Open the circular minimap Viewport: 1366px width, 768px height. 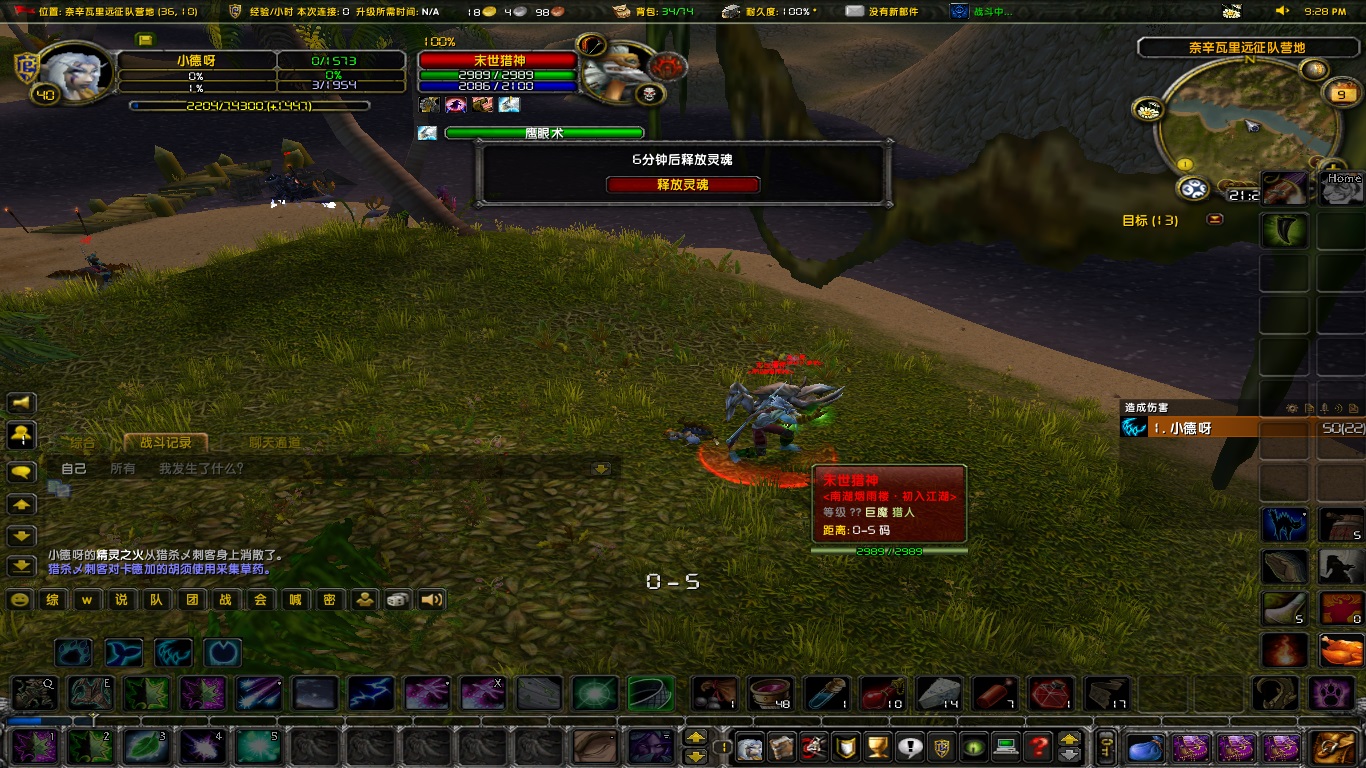[x=1248, y=127]
